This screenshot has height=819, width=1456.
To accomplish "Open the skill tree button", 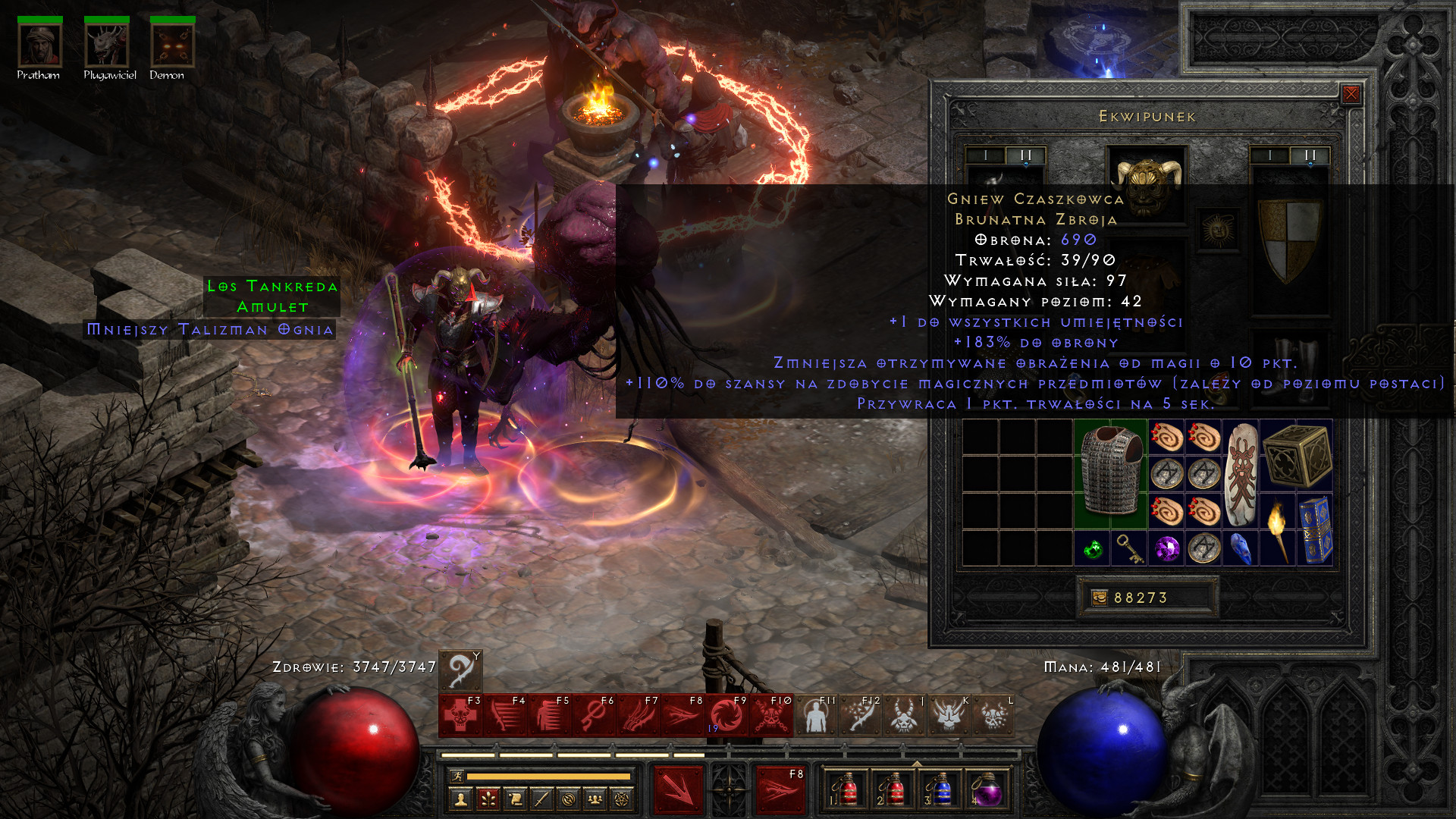I will pyautogui.click(x=488, y=799).
